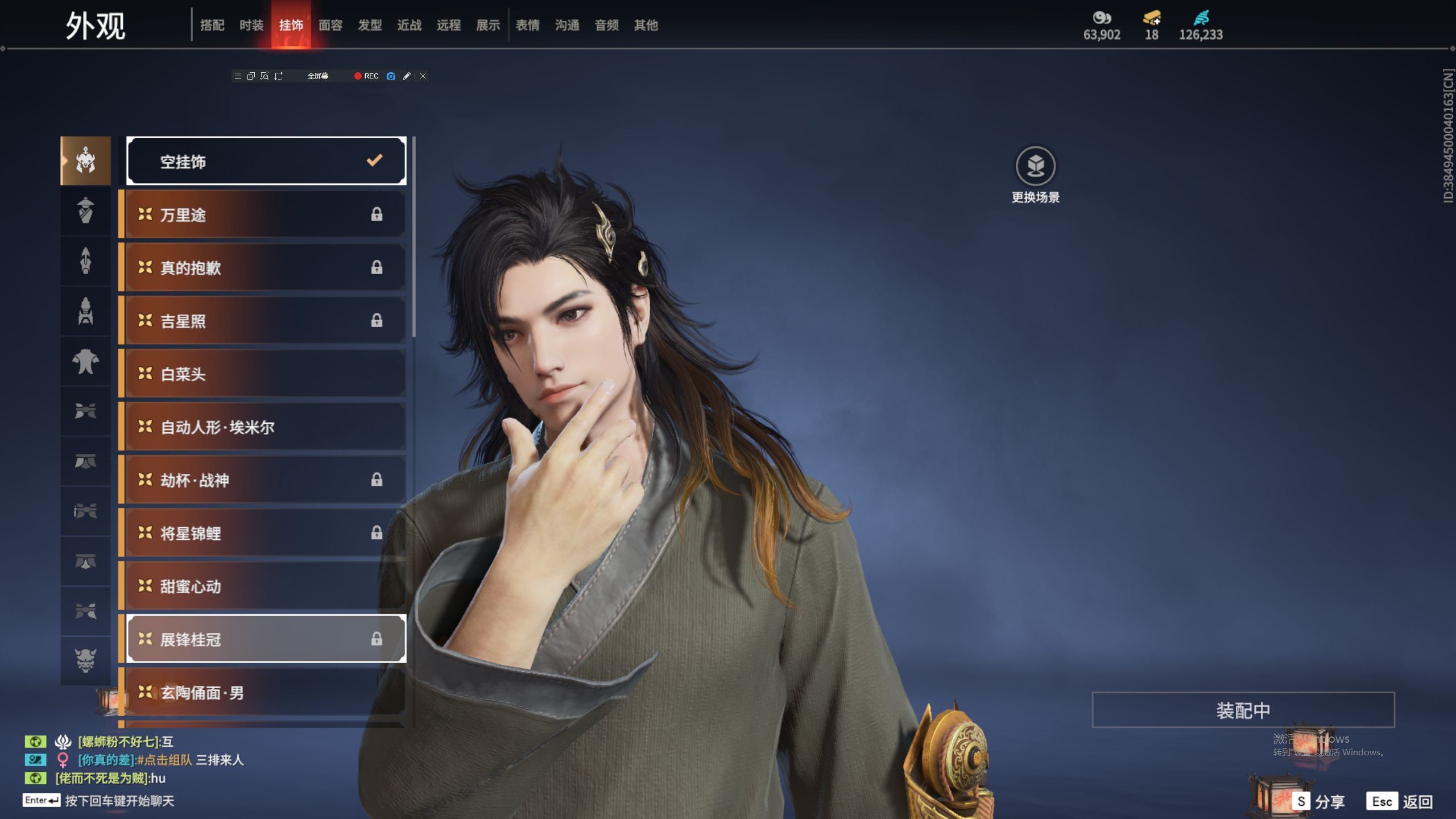Choose the 甜蜜心动 accessory
The image size is (1456, 819).
pyautogui.click(x=266, y=586)
